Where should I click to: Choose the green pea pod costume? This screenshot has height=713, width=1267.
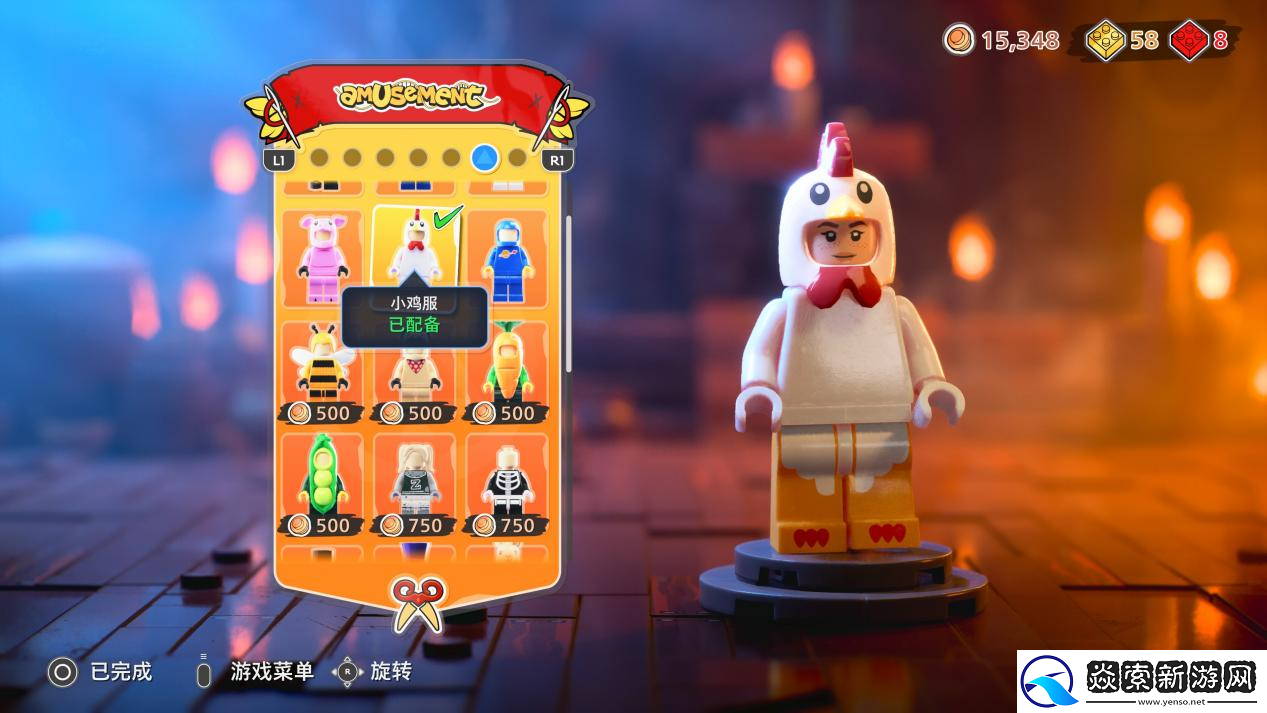[x=322, y=484]
